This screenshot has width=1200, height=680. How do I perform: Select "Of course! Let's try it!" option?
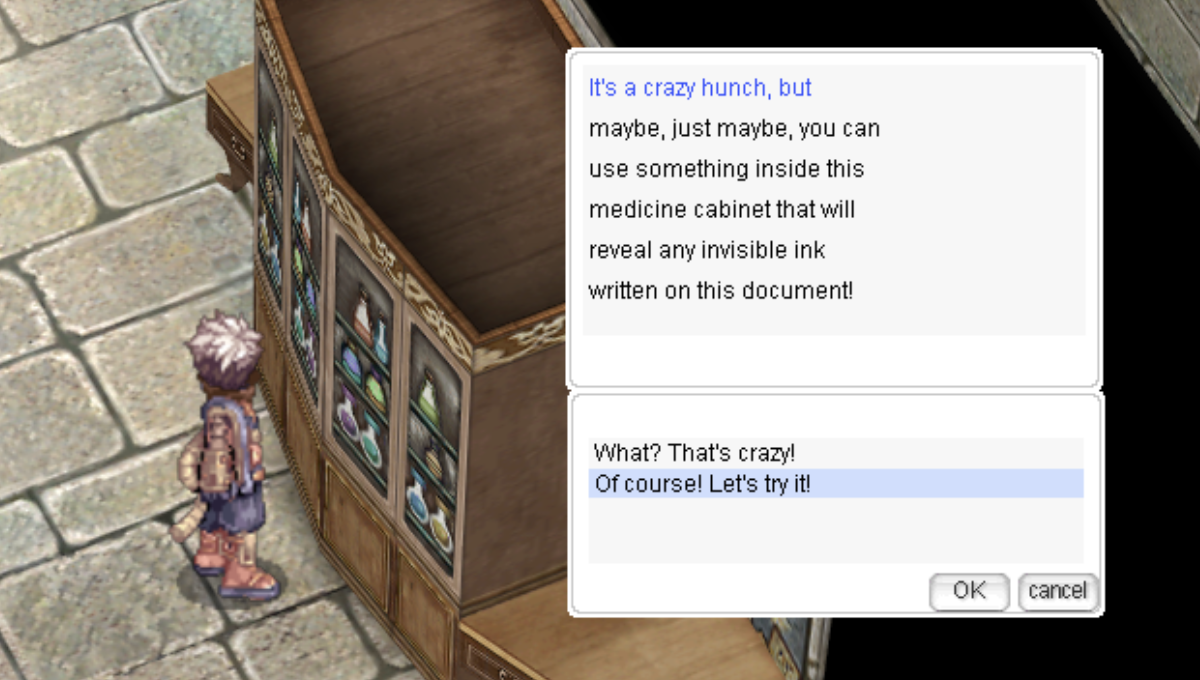[702, 484]
